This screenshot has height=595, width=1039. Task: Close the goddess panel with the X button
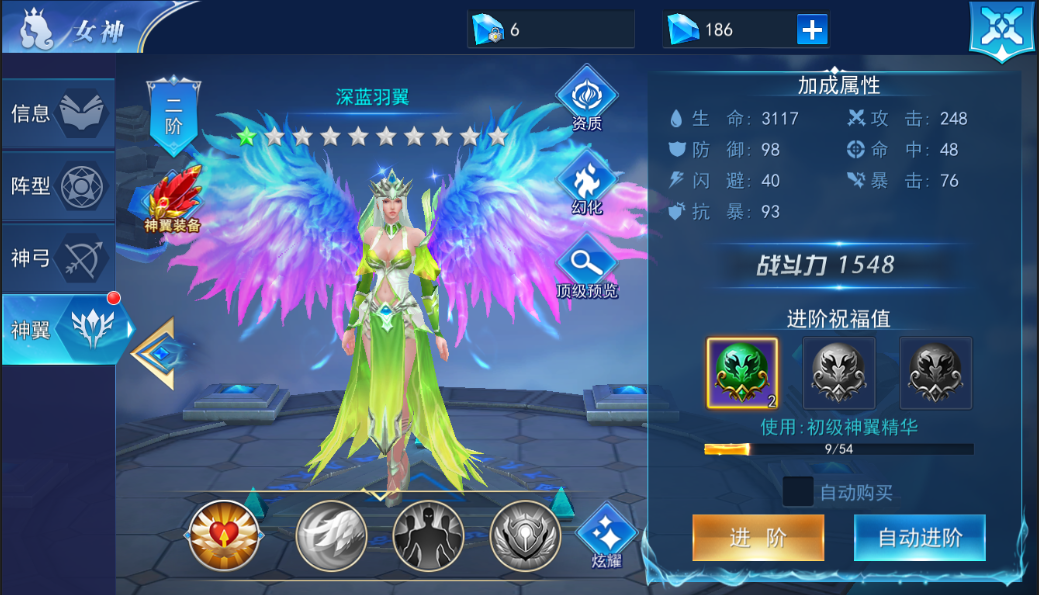[x=1001, y=30]
